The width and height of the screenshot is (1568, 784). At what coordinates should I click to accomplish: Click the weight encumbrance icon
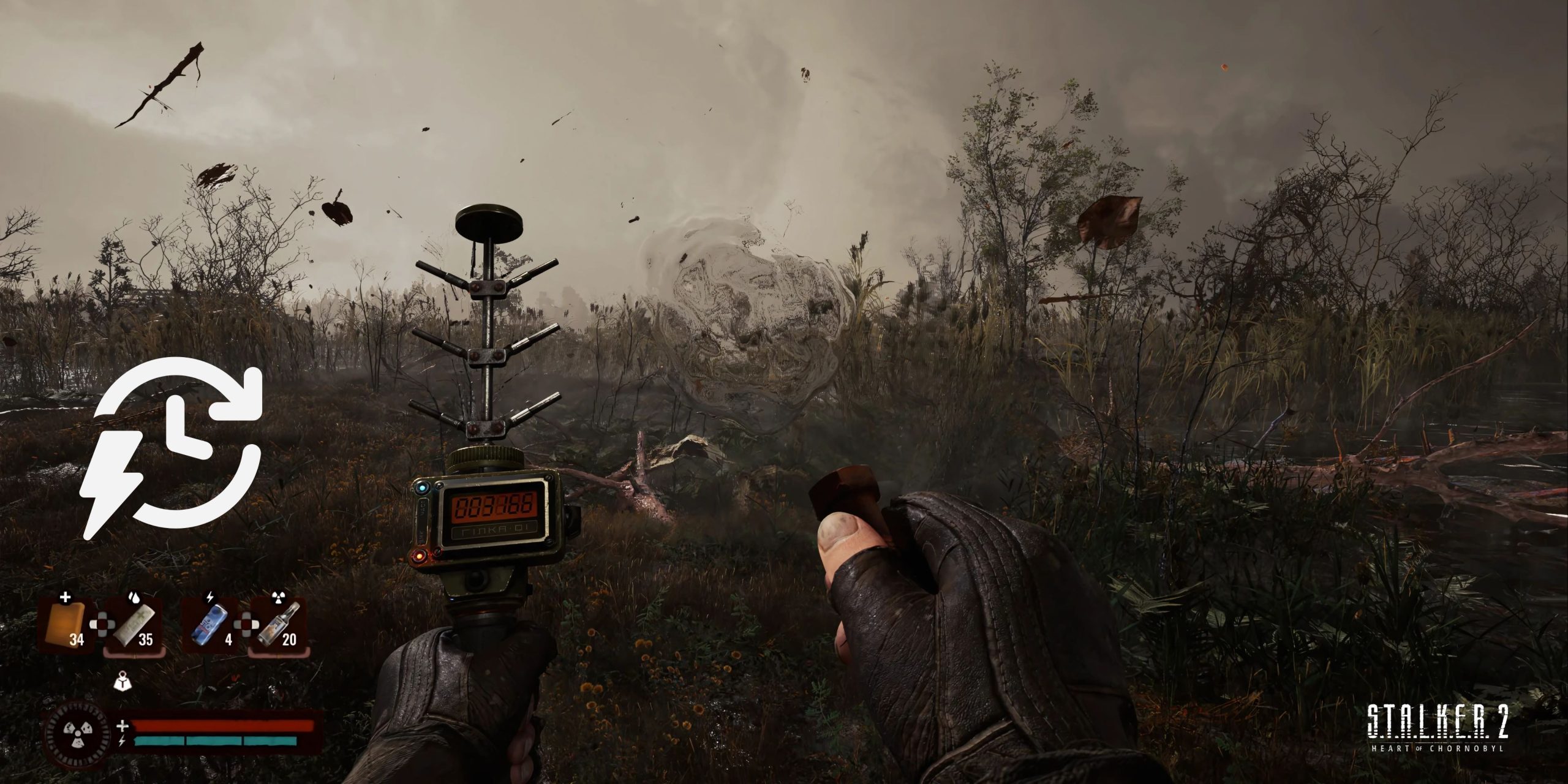click(x=124, y=681)
